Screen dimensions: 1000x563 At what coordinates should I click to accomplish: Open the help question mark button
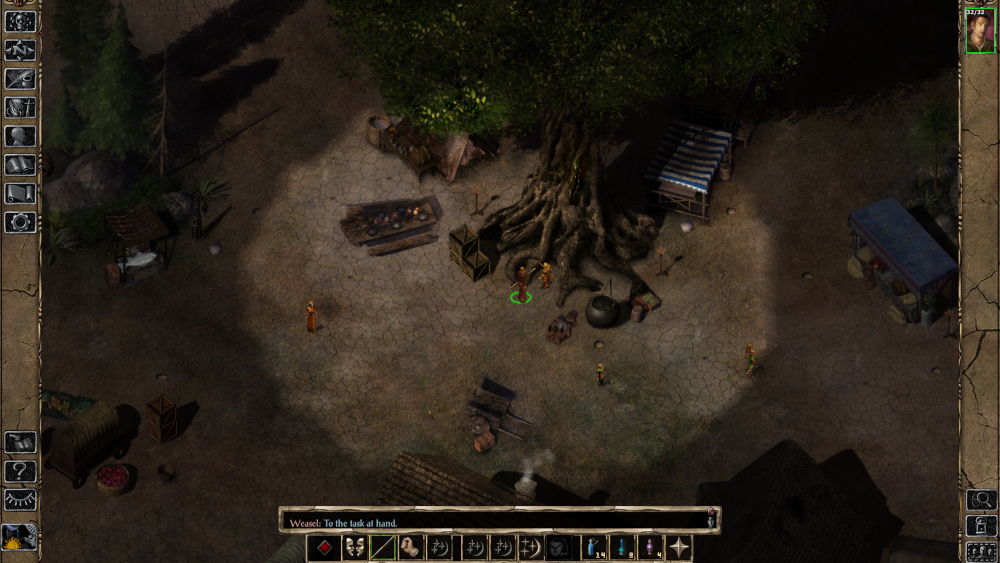20,471
